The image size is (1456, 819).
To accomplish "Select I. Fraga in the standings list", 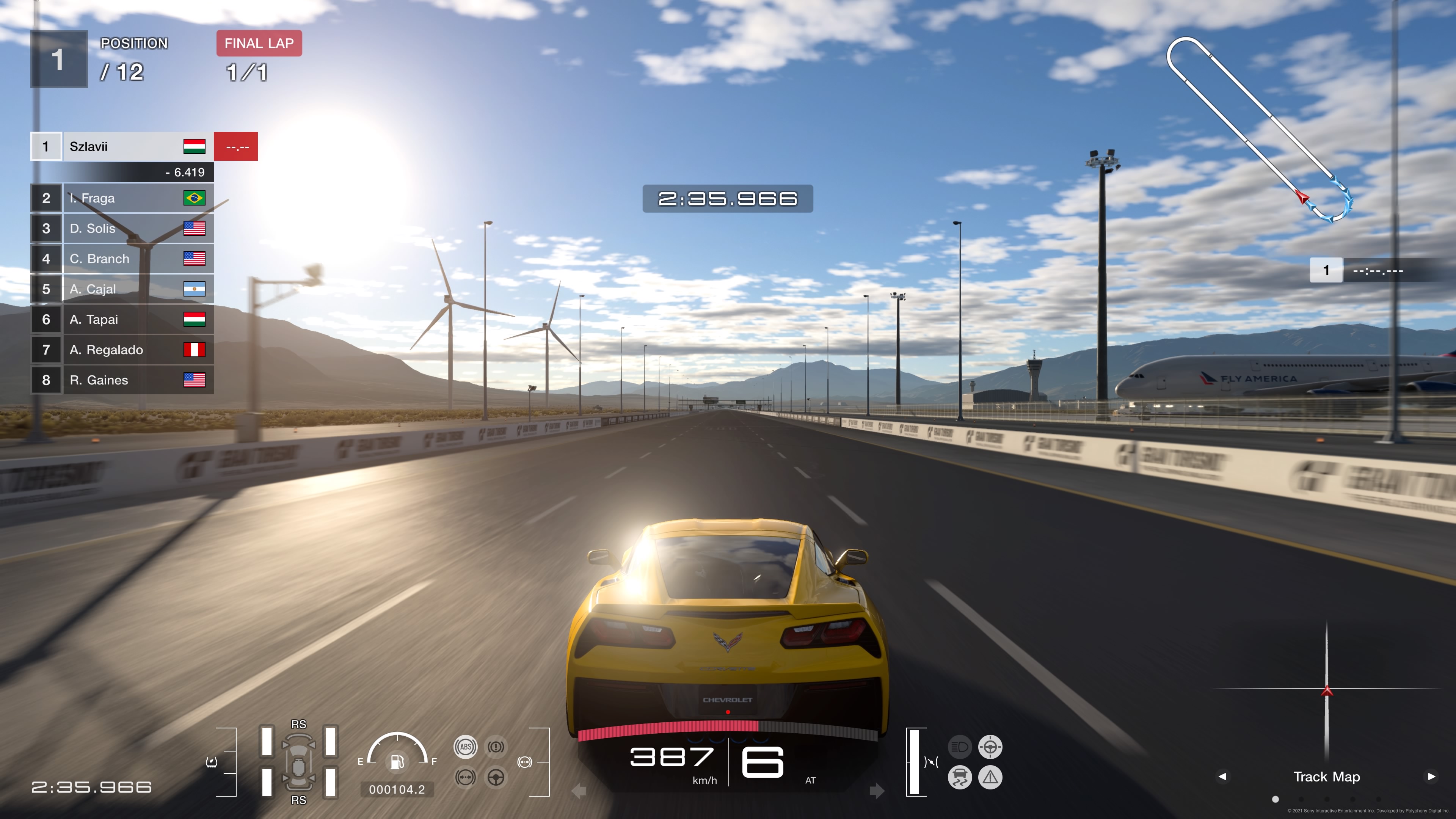I will 121,198.
